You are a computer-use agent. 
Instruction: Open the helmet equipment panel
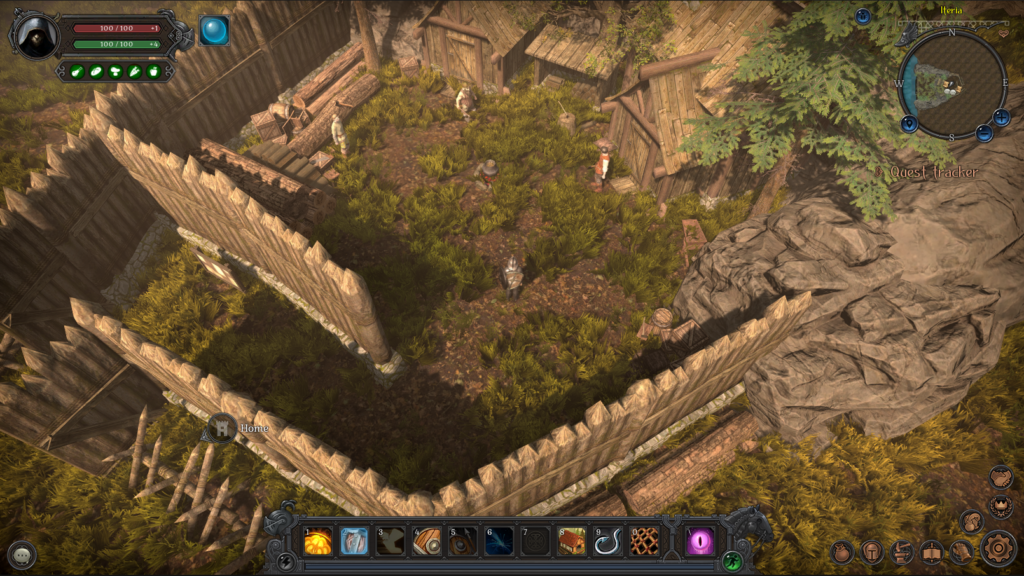point(872,552)
